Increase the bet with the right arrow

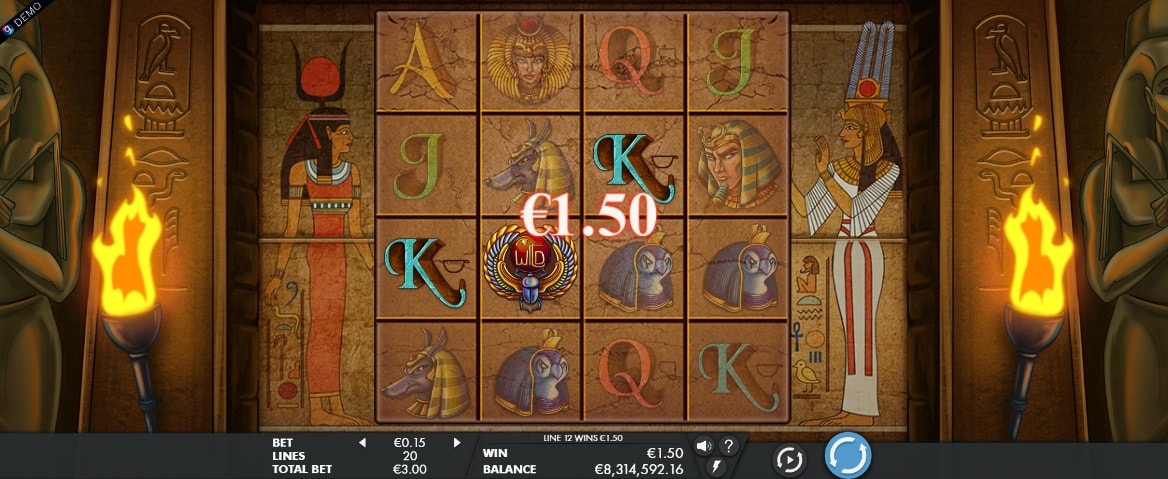[457, 442]
